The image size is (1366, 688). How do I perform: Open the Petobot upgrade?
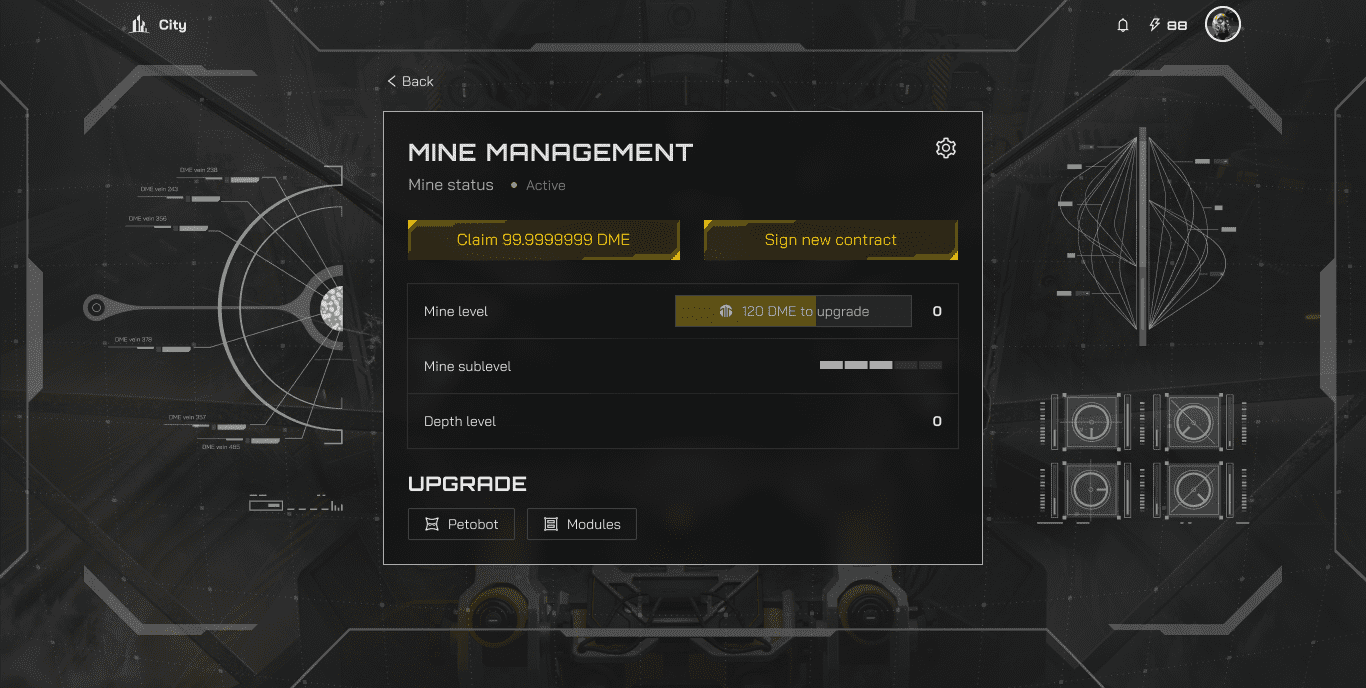pos(461,524)
